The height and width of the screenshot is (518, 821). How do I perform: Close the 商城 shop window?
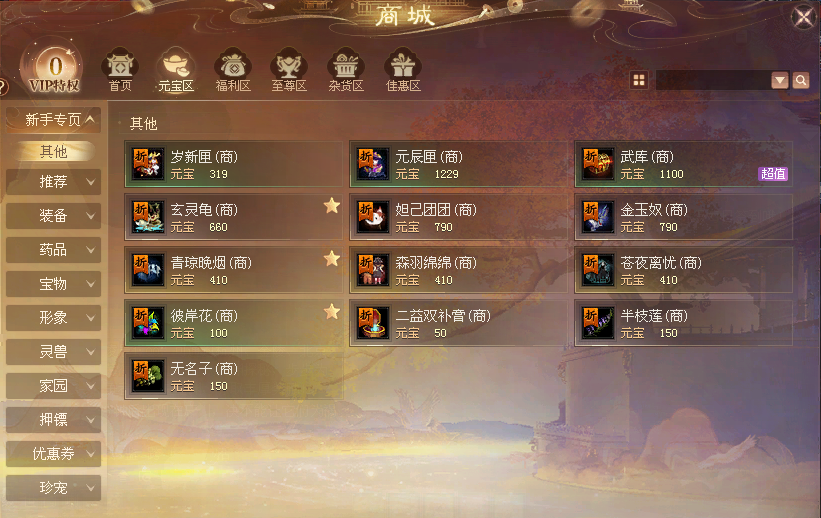803,17
